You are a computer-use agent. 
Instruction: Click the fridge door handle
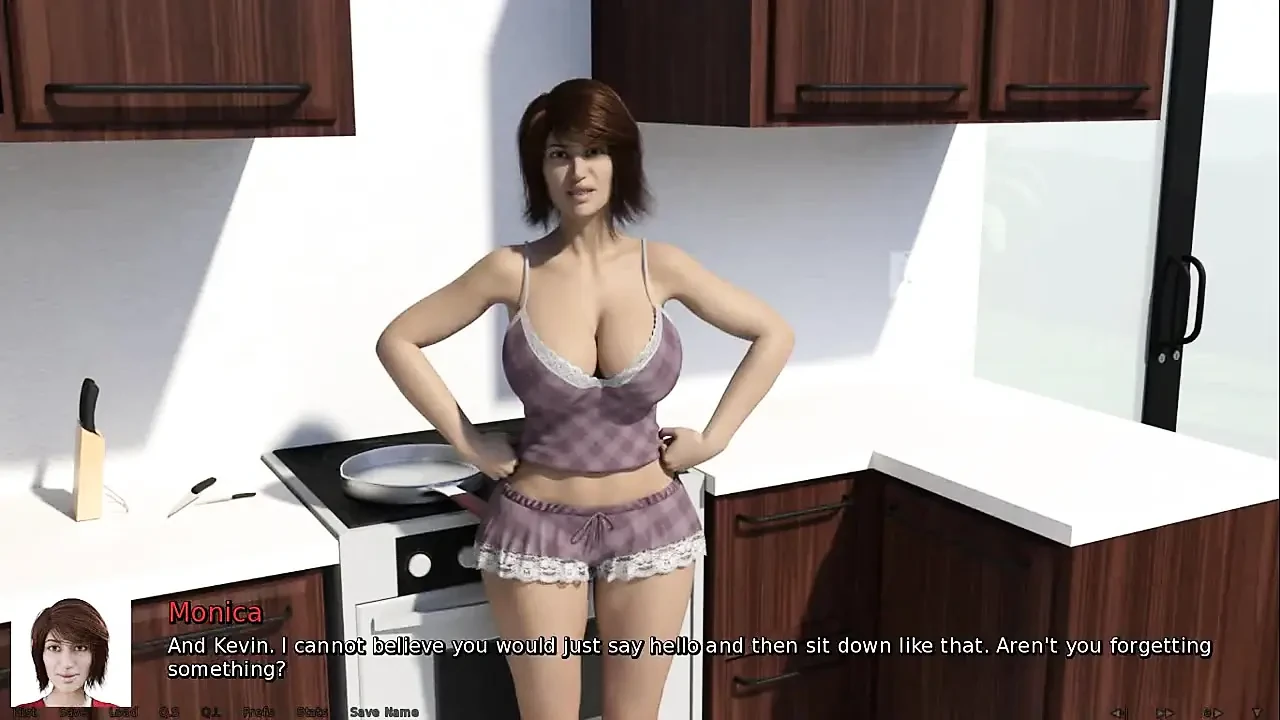click(x=1191, y=300)
